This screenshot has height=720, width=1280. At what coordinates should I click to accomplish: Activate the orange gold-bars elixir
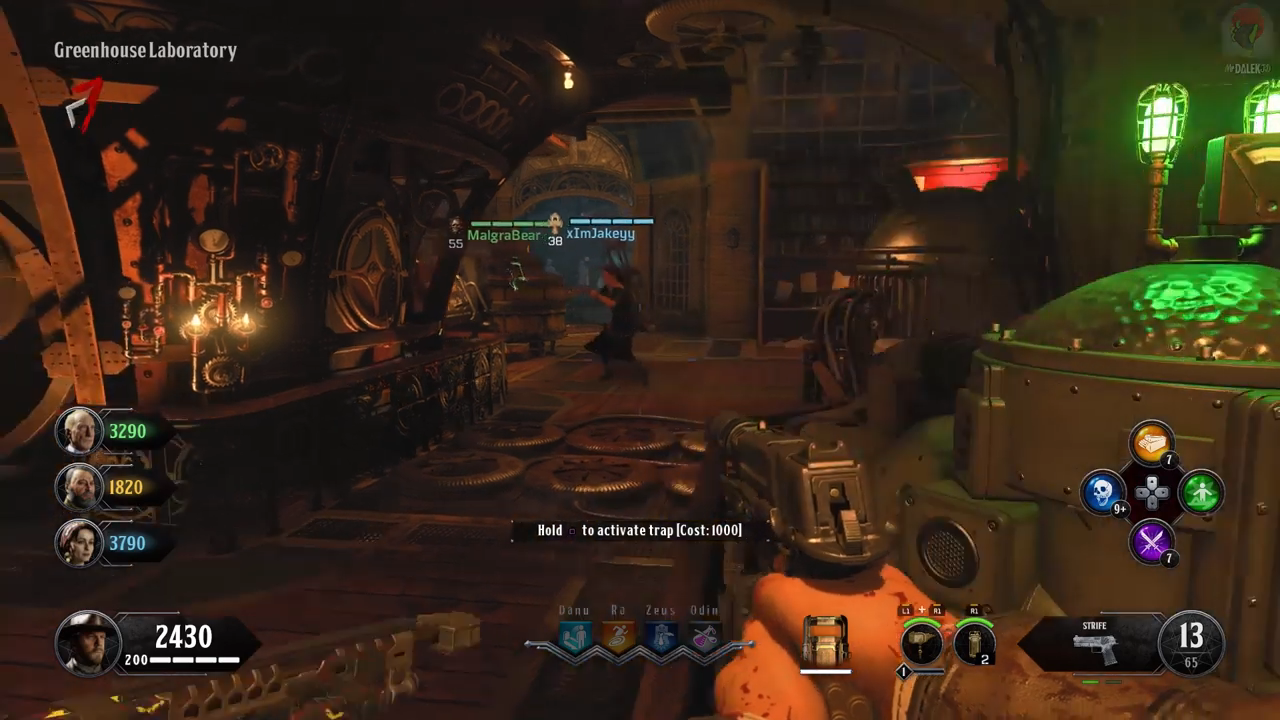pyautogui.click(x=1151, y=444)
